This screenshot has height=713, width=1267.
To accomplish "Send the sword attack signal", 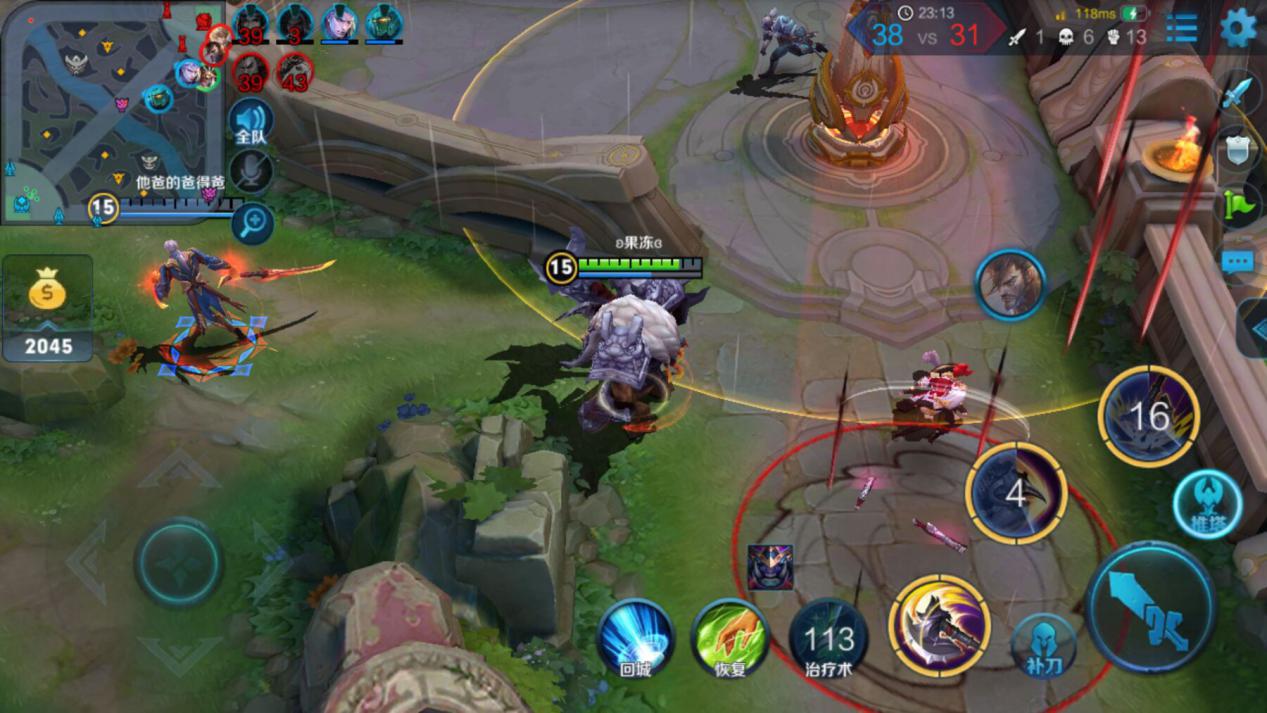I will click(x=1238, y=95).
